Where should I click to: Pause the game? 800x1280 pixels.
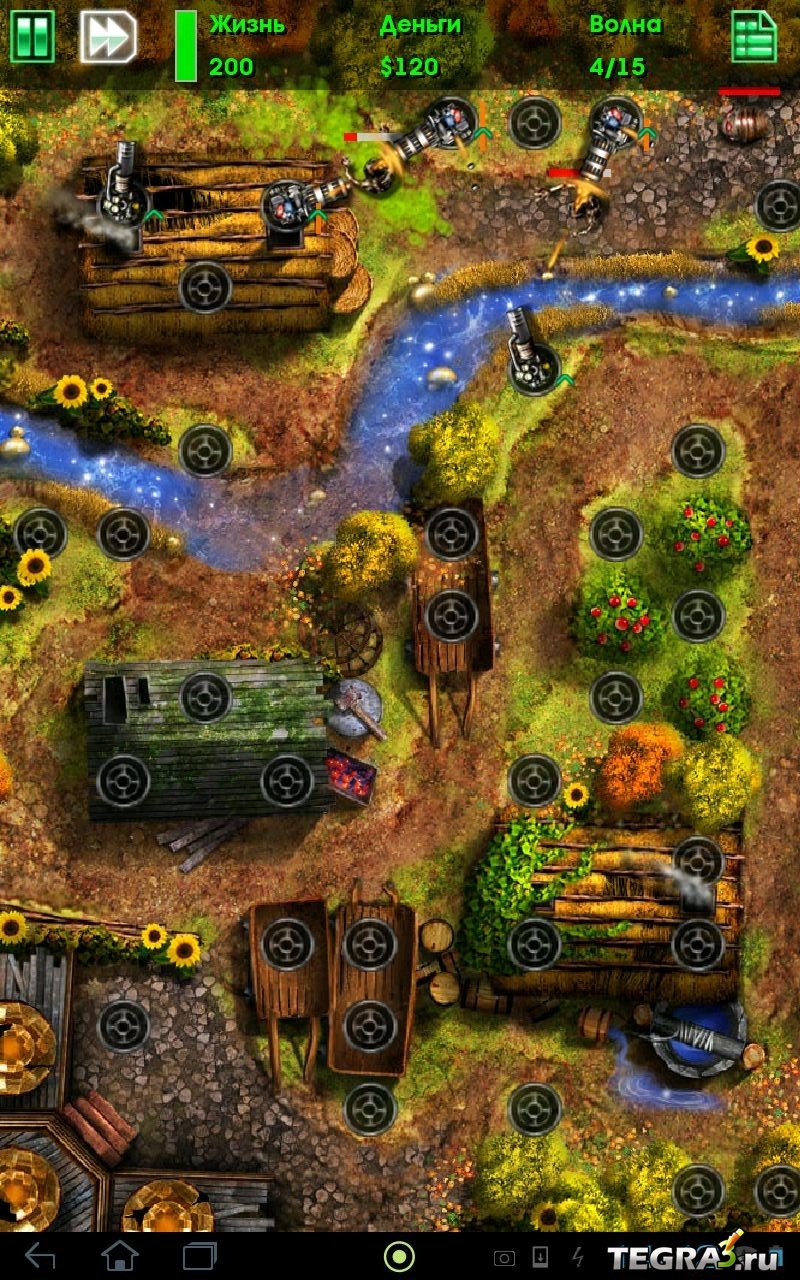32,37
